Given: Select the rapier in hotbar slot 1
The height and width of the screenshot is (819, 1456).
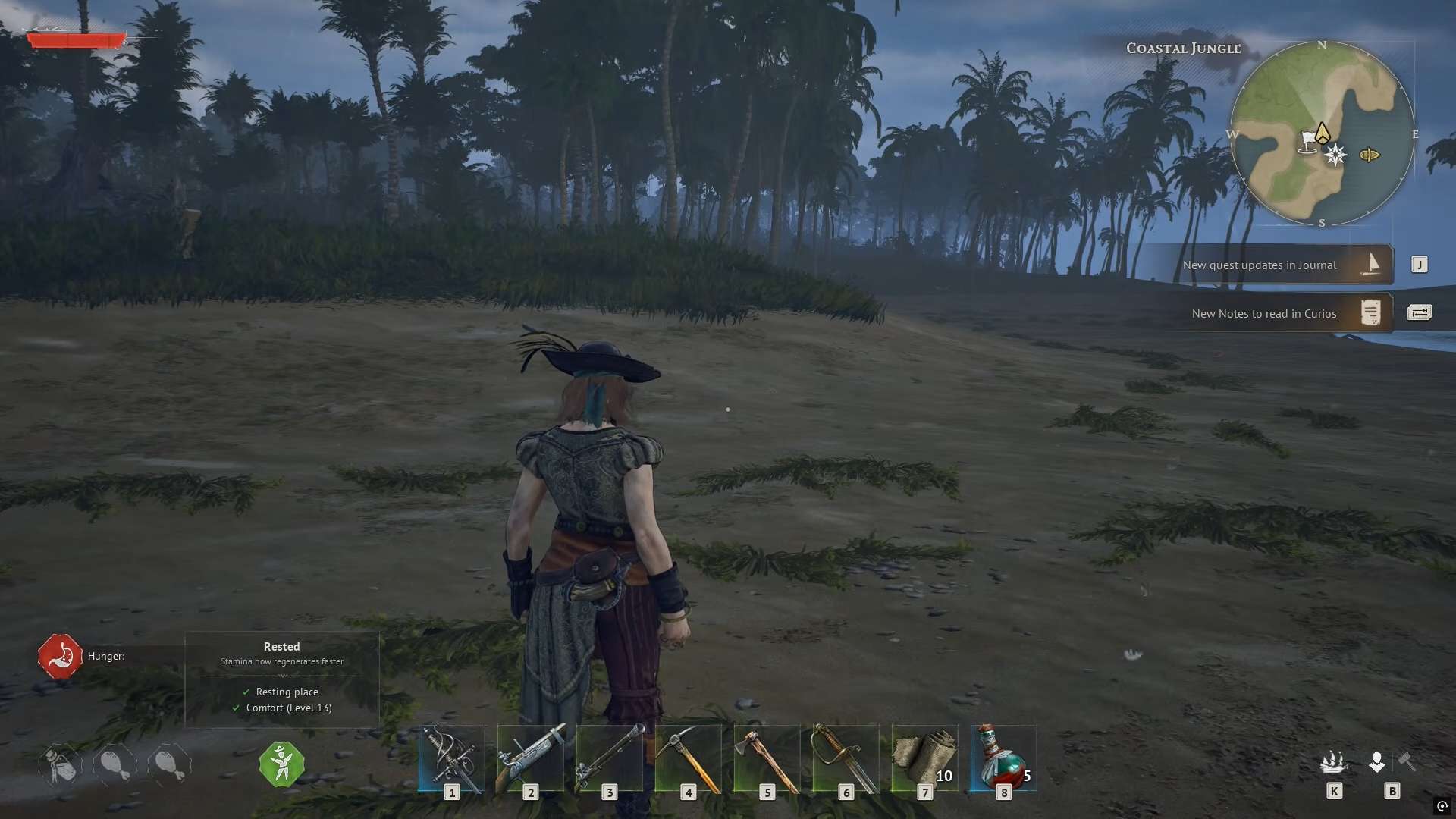Looking at the screenshot, I should tap(452, 758).
